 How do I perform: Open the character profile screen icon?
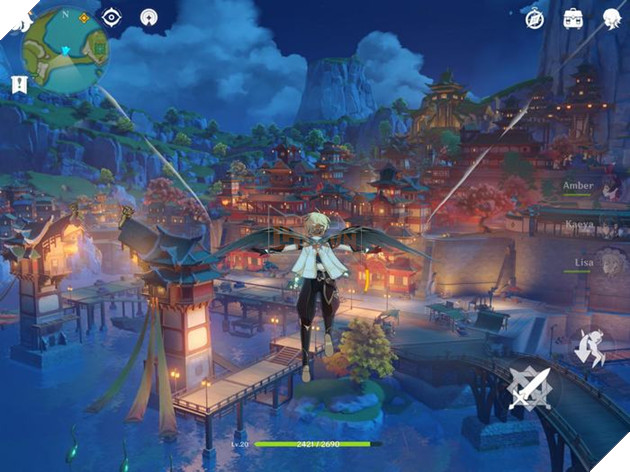612,17
